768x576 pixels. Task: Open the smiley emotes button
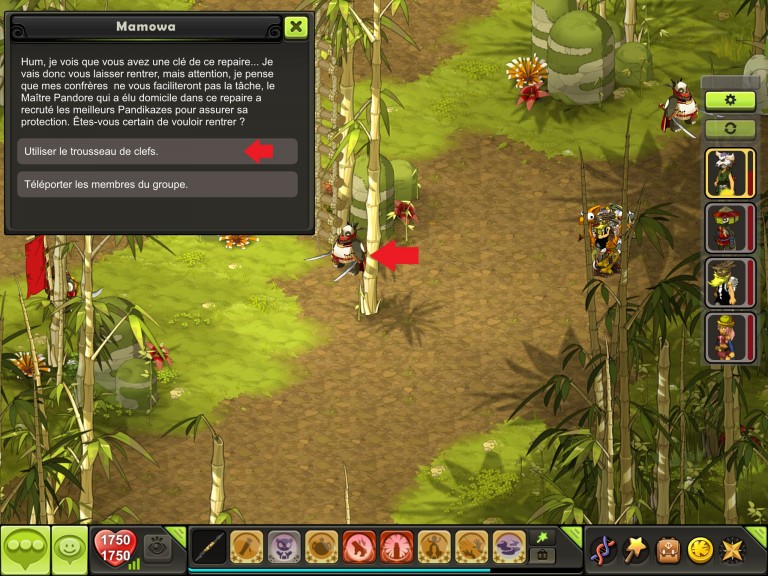click(x=70, y=549)
